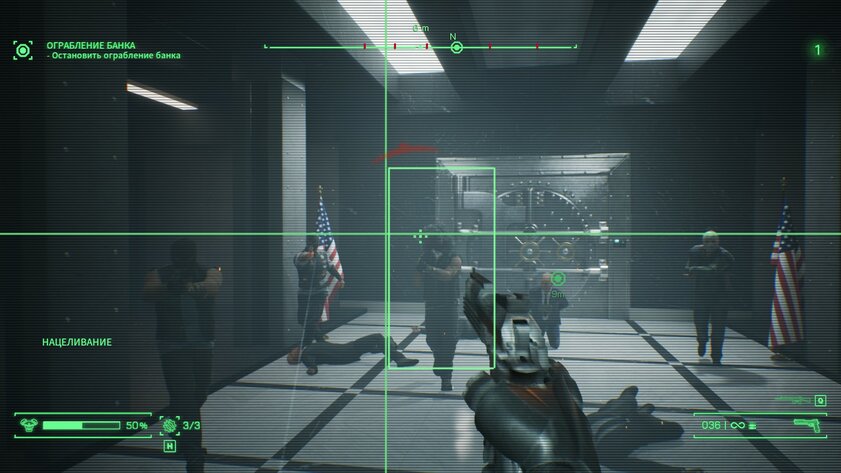Select the repair charge icon showing 3/3

click(169, 425)
